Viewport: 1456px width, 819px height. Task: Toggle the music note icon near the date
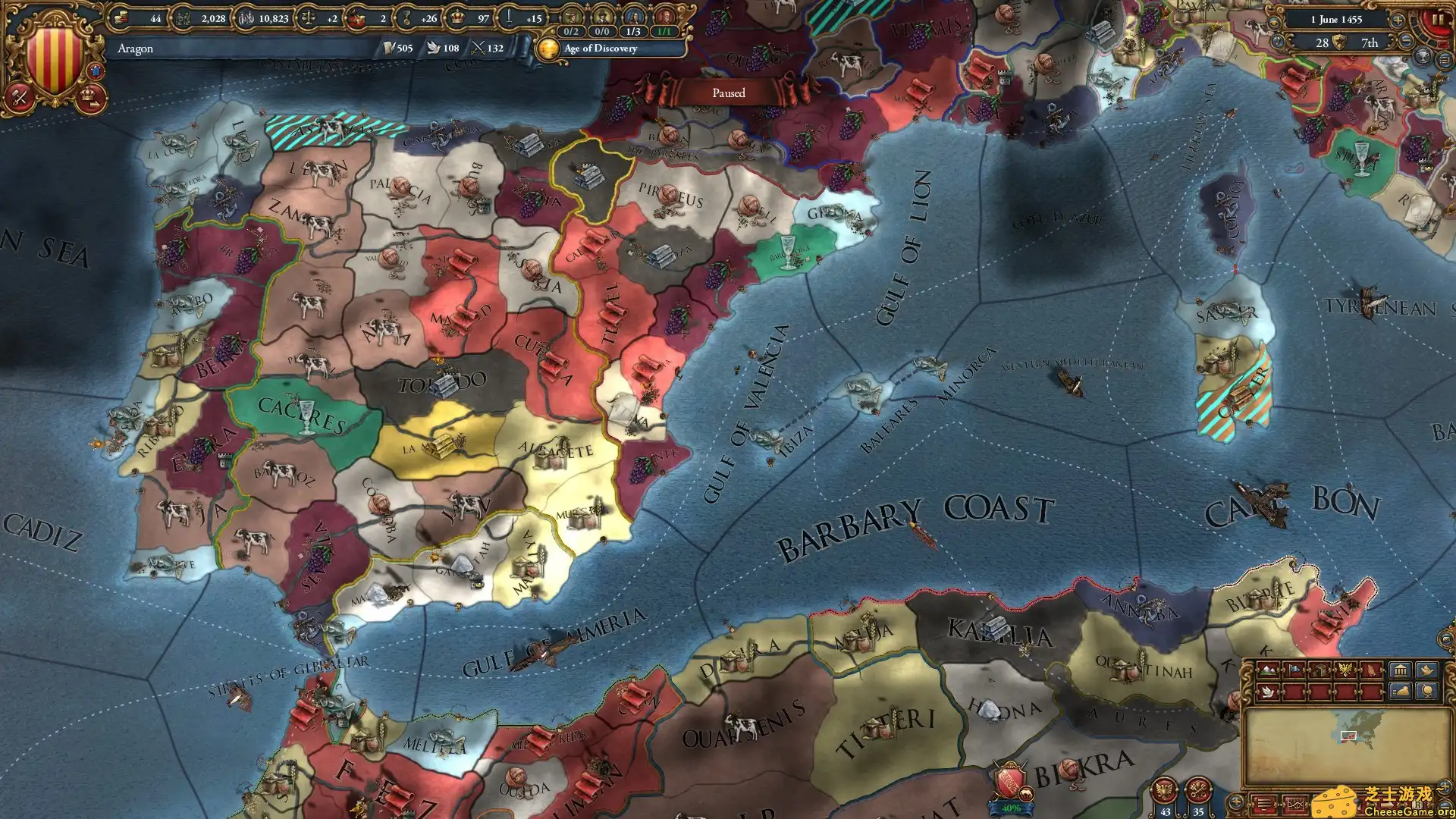tap(1278, 41)
